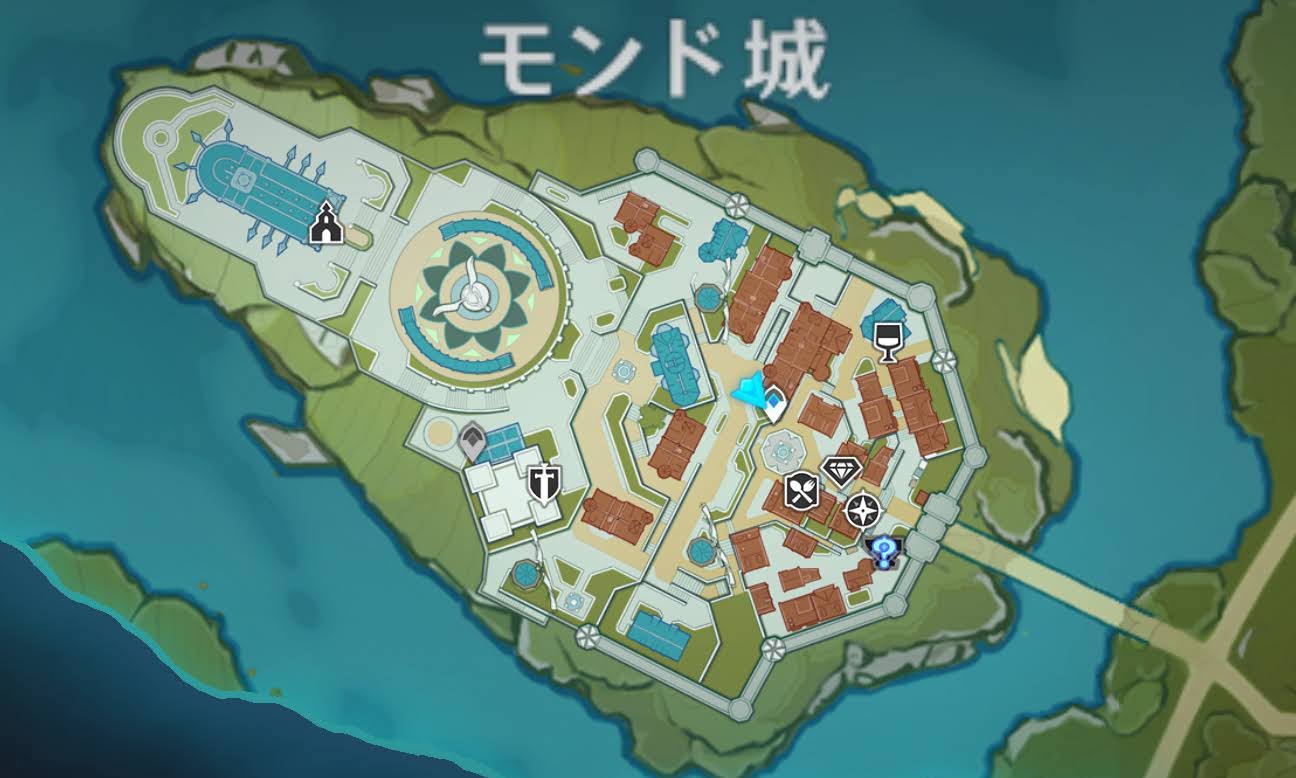Select the wine glass tavern icon

(x=888, y=341)
